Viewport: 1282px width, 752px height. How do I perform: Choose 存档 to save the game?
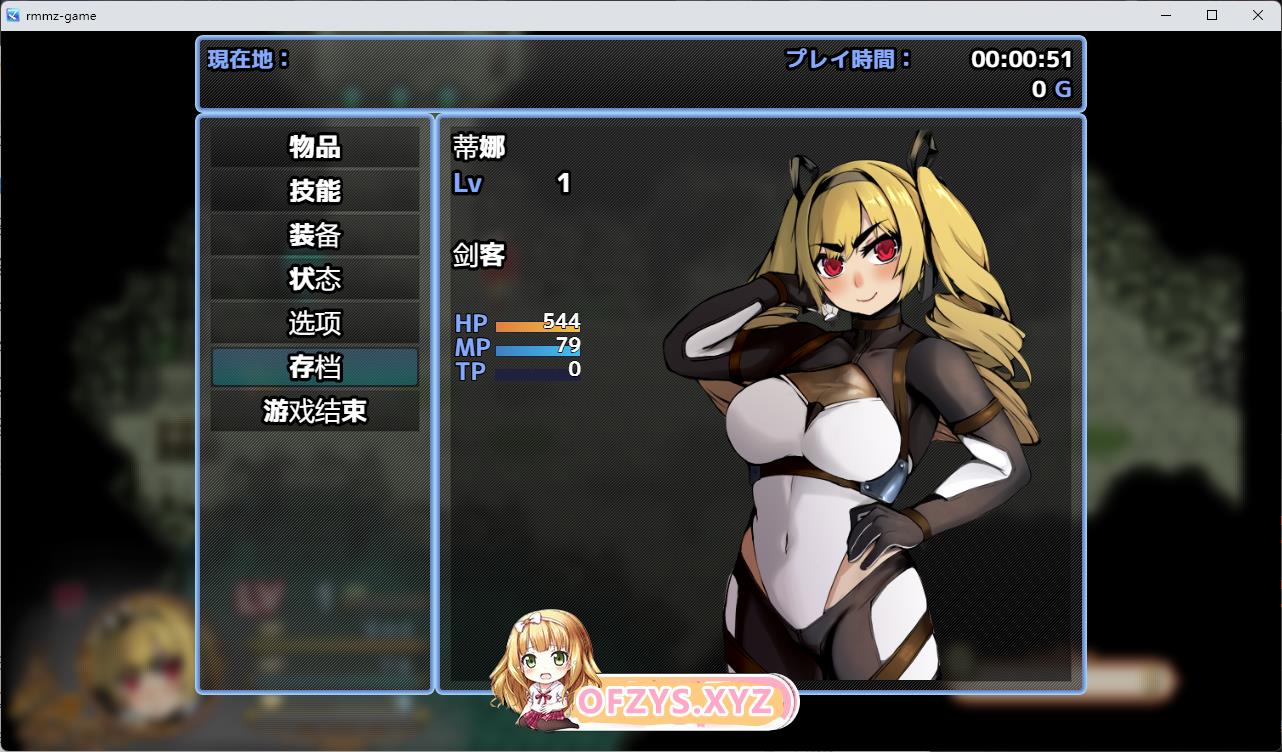click(x=315, y=367)
